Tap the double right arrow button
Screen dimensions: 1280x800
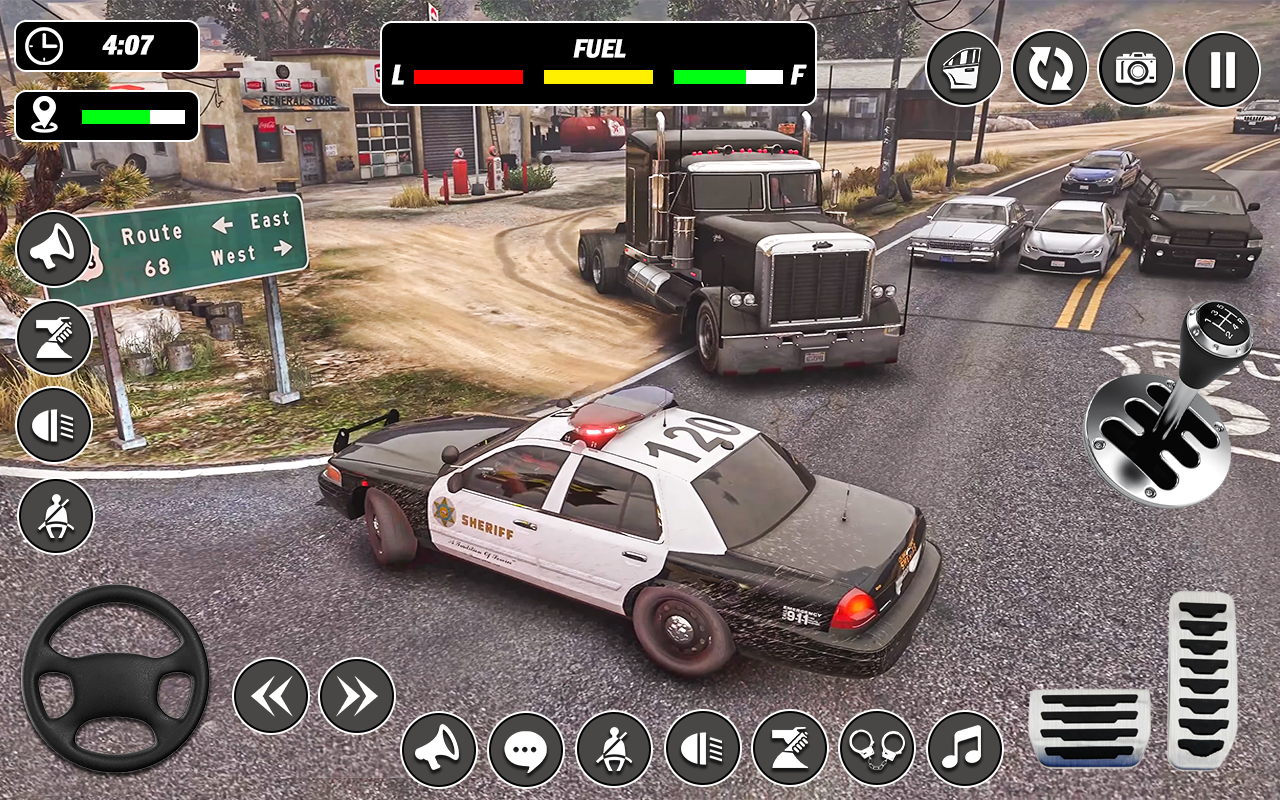pos(357,696)
